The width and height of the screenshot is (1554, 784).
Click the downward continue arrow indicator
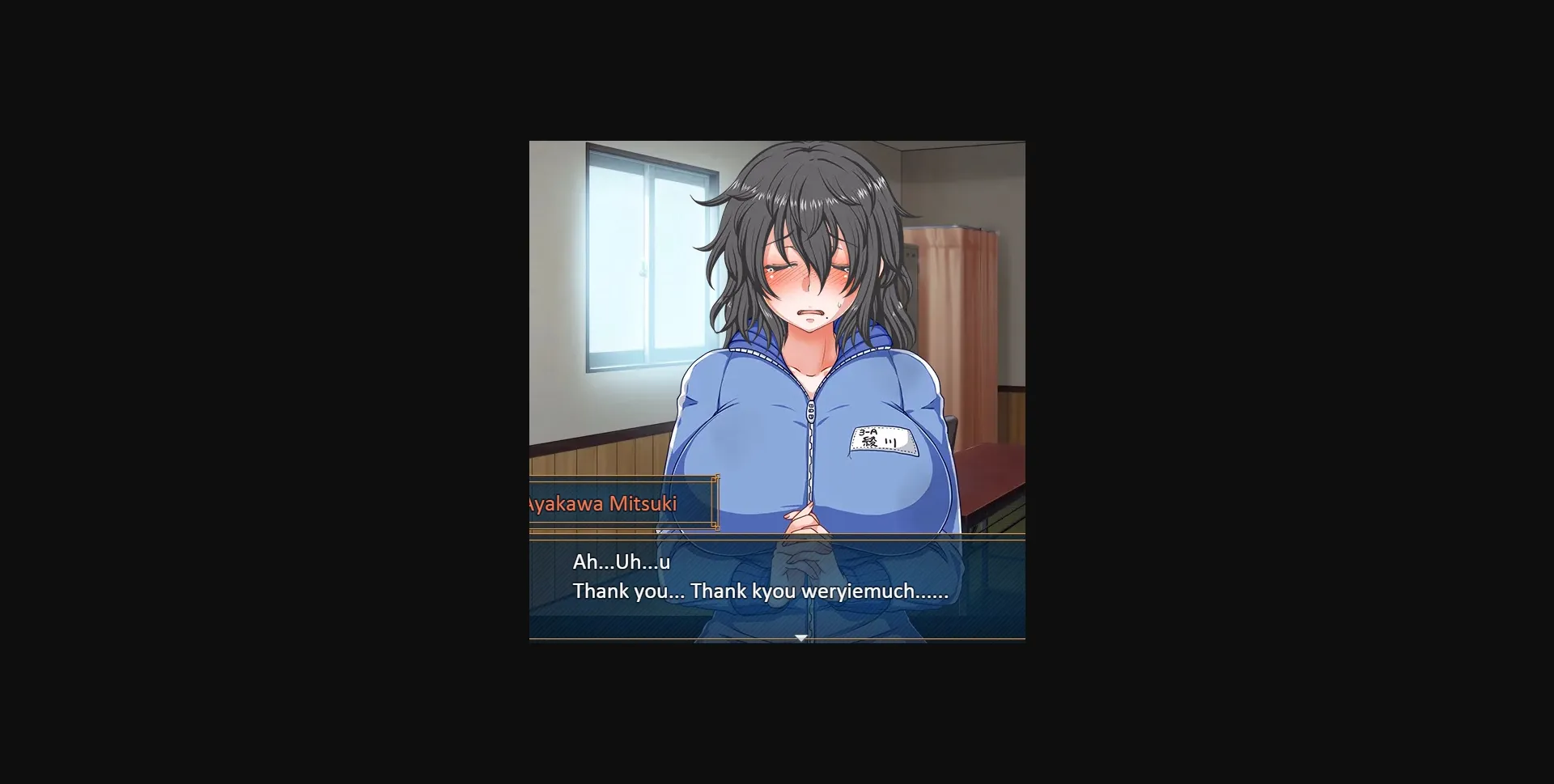[800, 638]
